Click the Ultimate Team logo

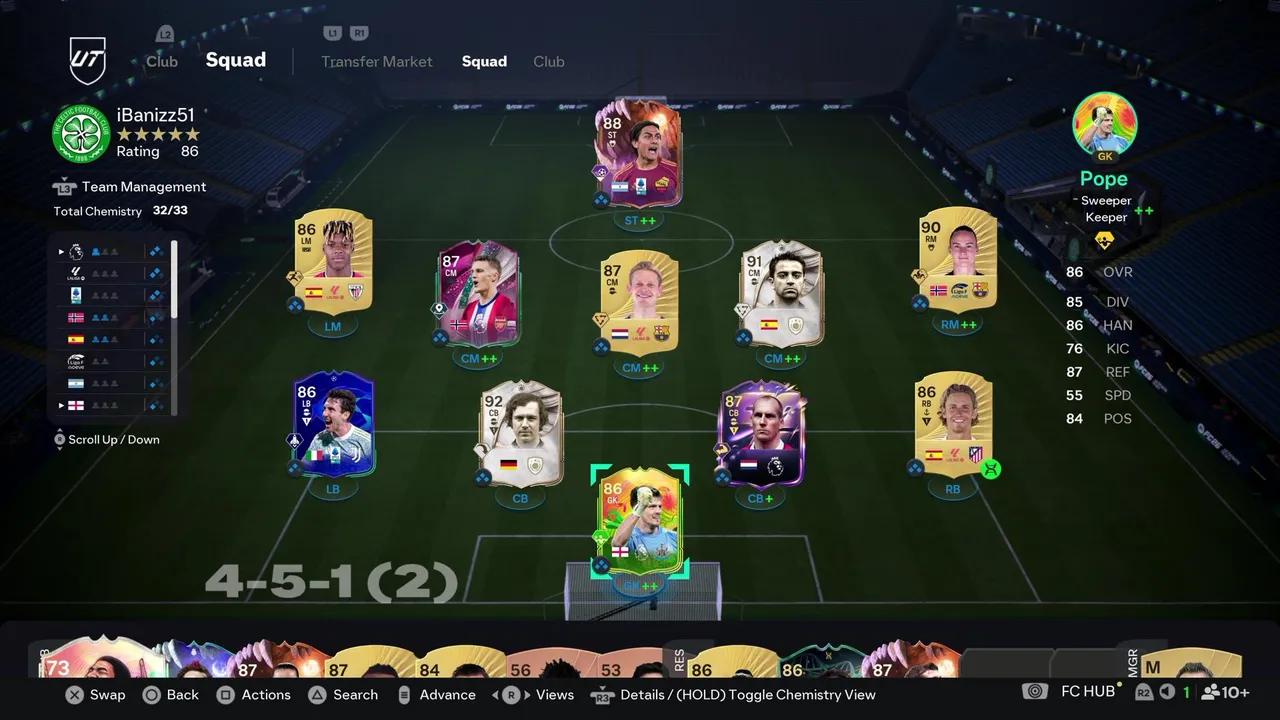(x=88, y=60)
